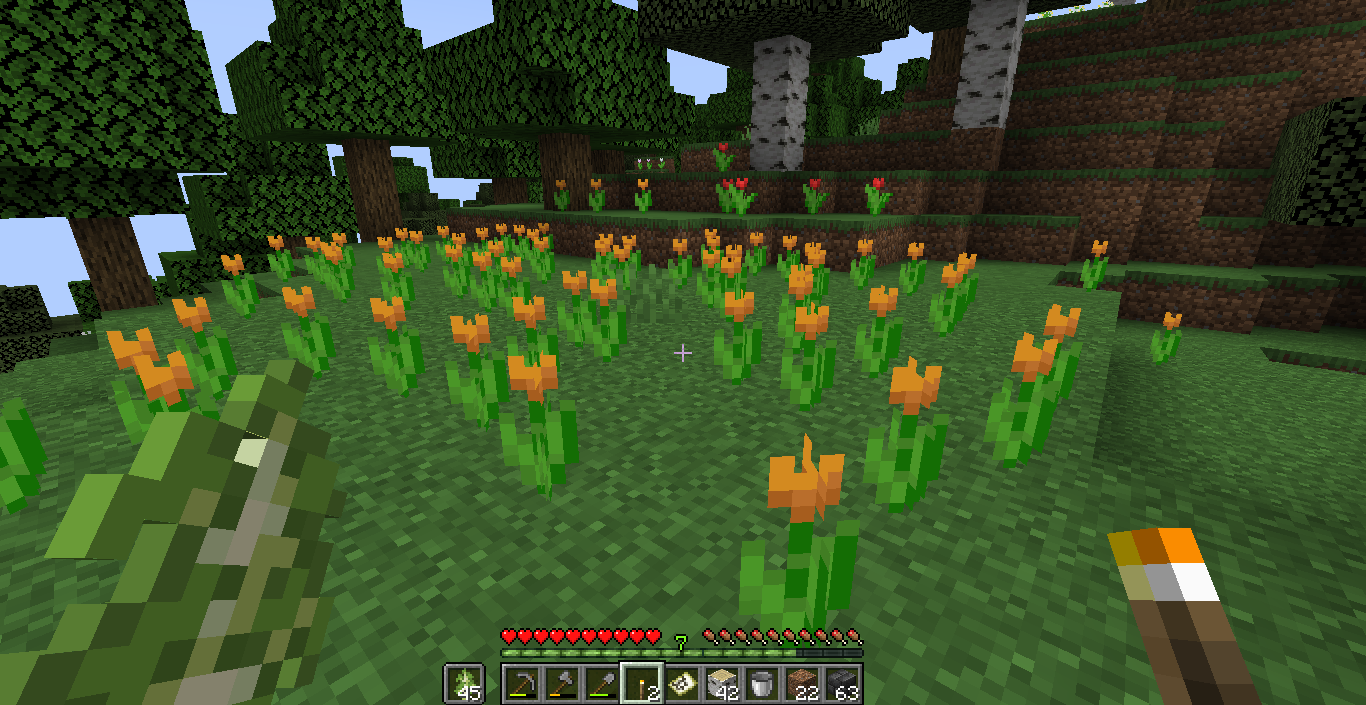Select the shovel hotbar slot
The height and width of the screenshot is (705, 1366).
click(600, 684)
